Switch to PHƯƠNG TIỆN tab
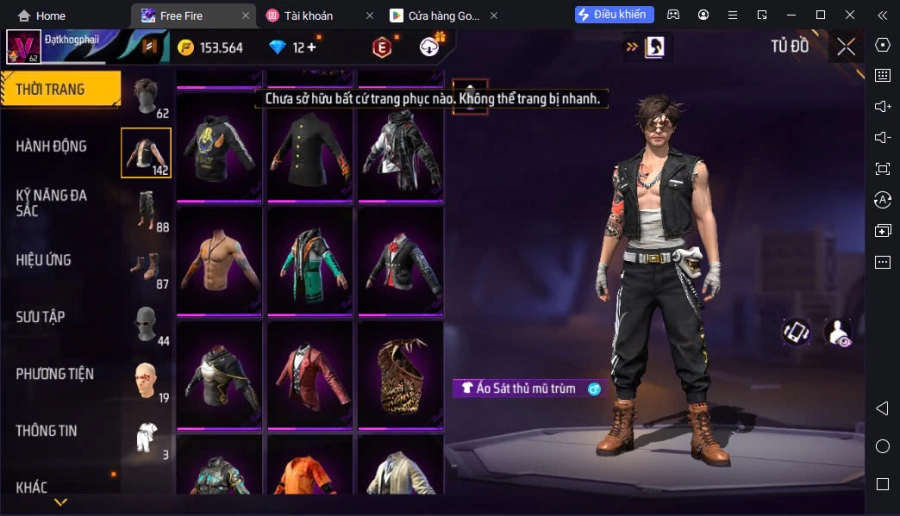This screenshot has height=516, width=900. [55, 374]
